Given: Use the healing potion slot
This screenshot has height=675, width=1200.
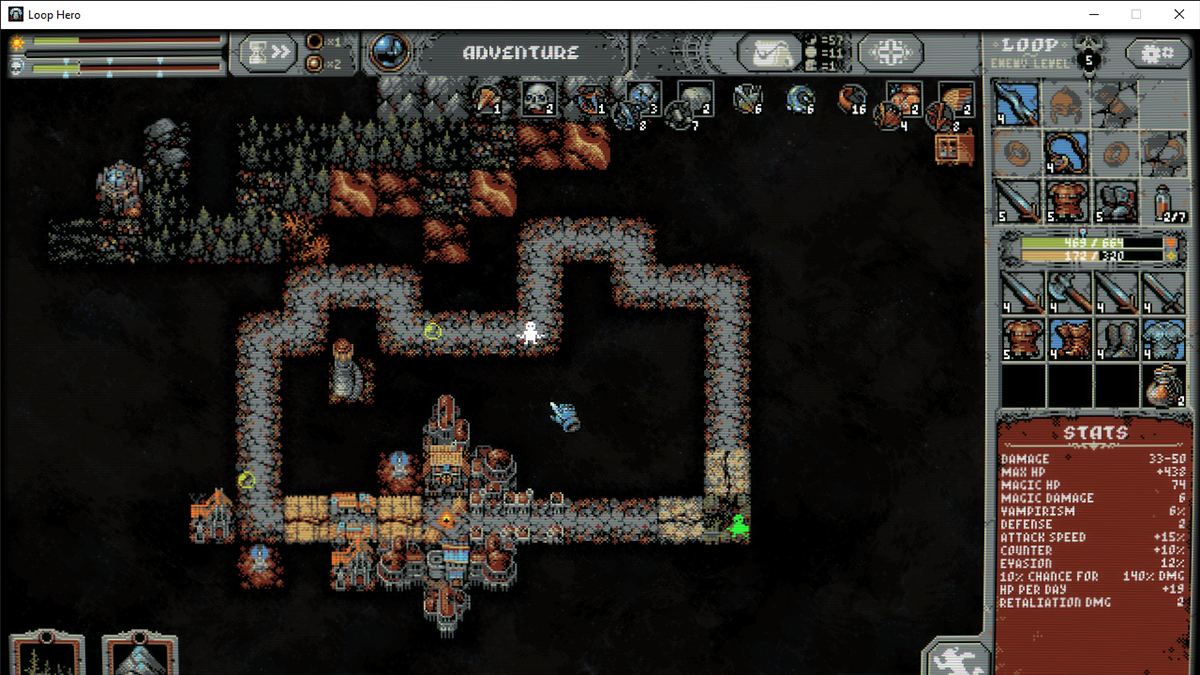Looking at the screenshot, I should [1163, 201].
